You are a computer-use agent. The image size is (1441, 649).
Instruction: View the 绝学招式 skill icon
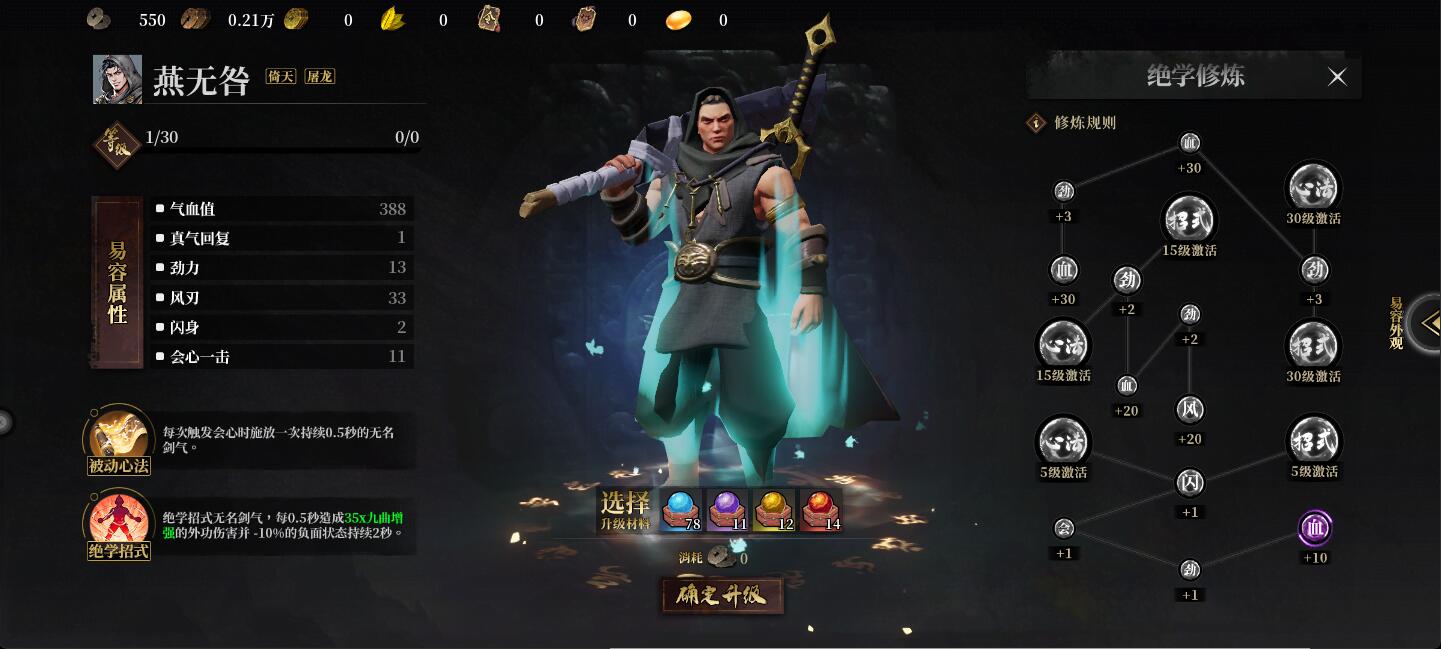118,520
